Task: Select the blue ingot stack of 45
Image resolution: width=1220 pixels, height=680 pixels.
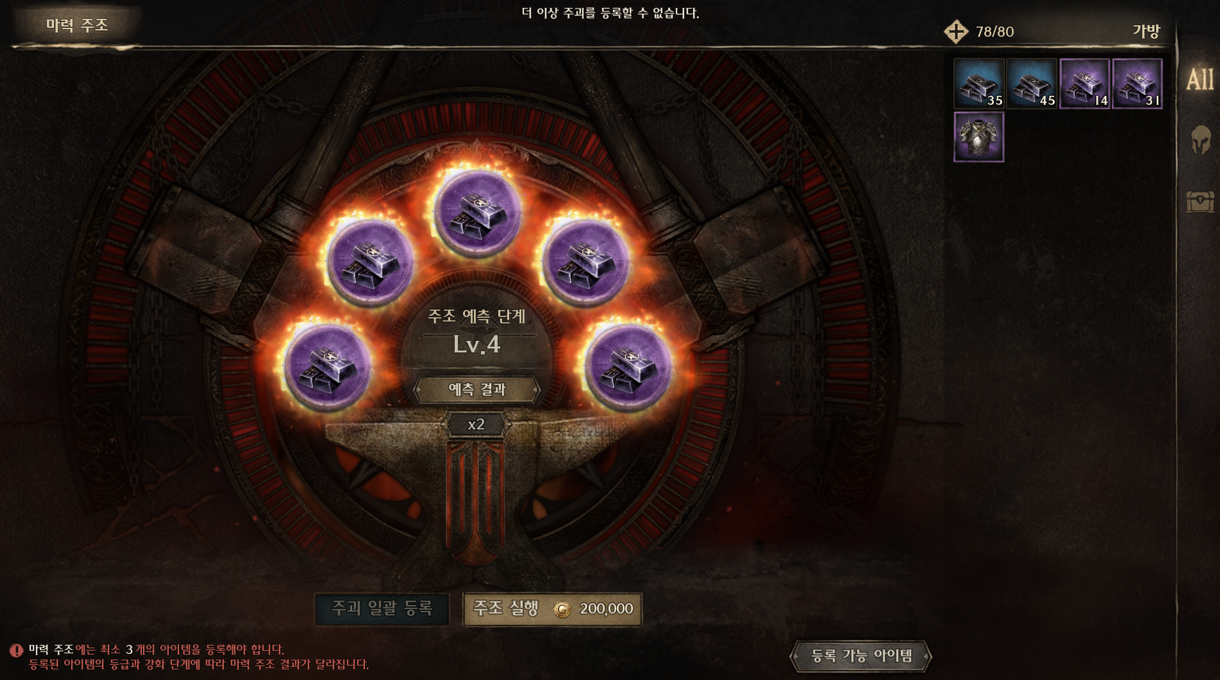Action: [x=1031, y=84]
